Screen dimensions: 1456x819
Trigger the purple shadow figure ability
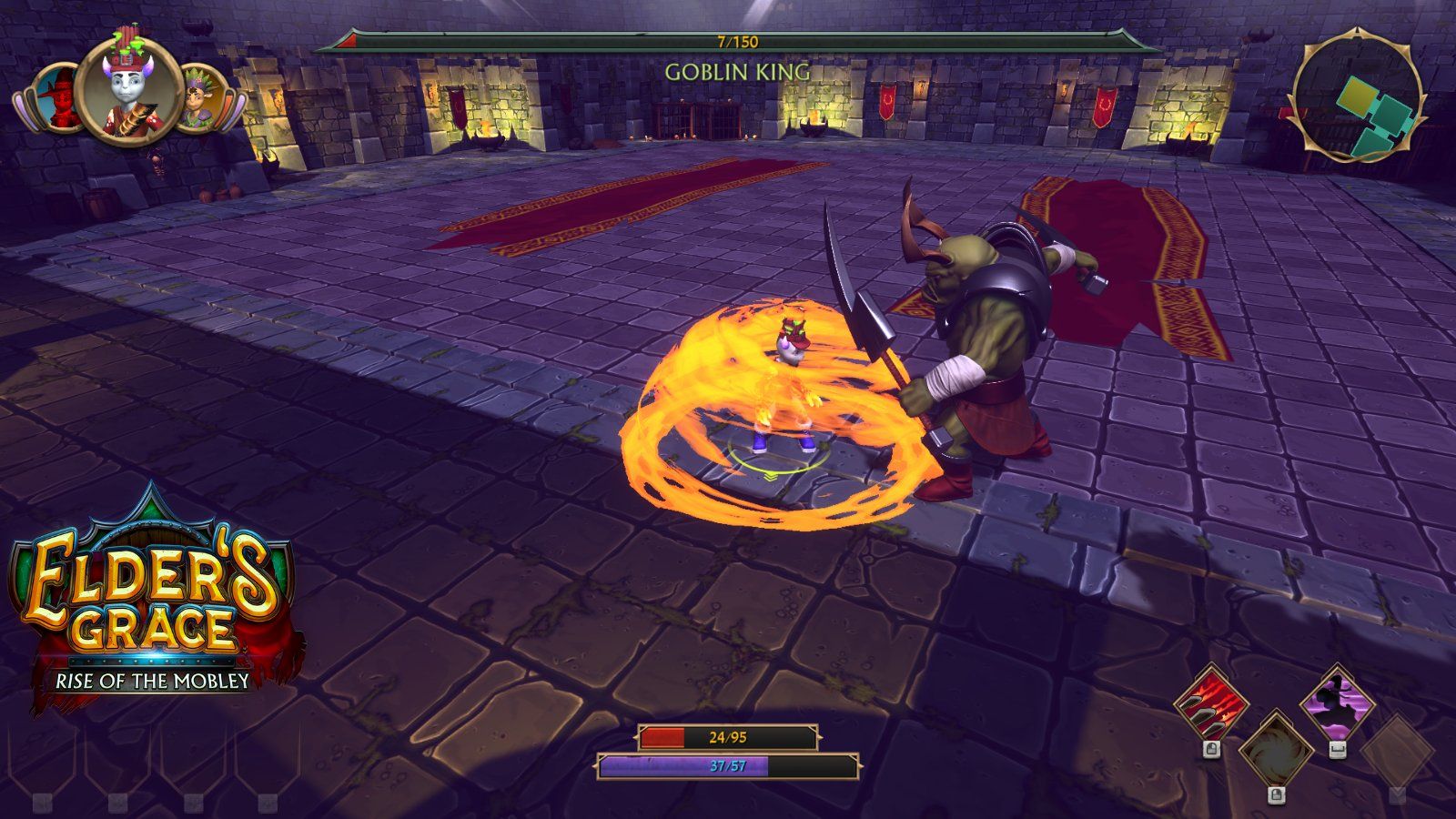click(1336, 703)
